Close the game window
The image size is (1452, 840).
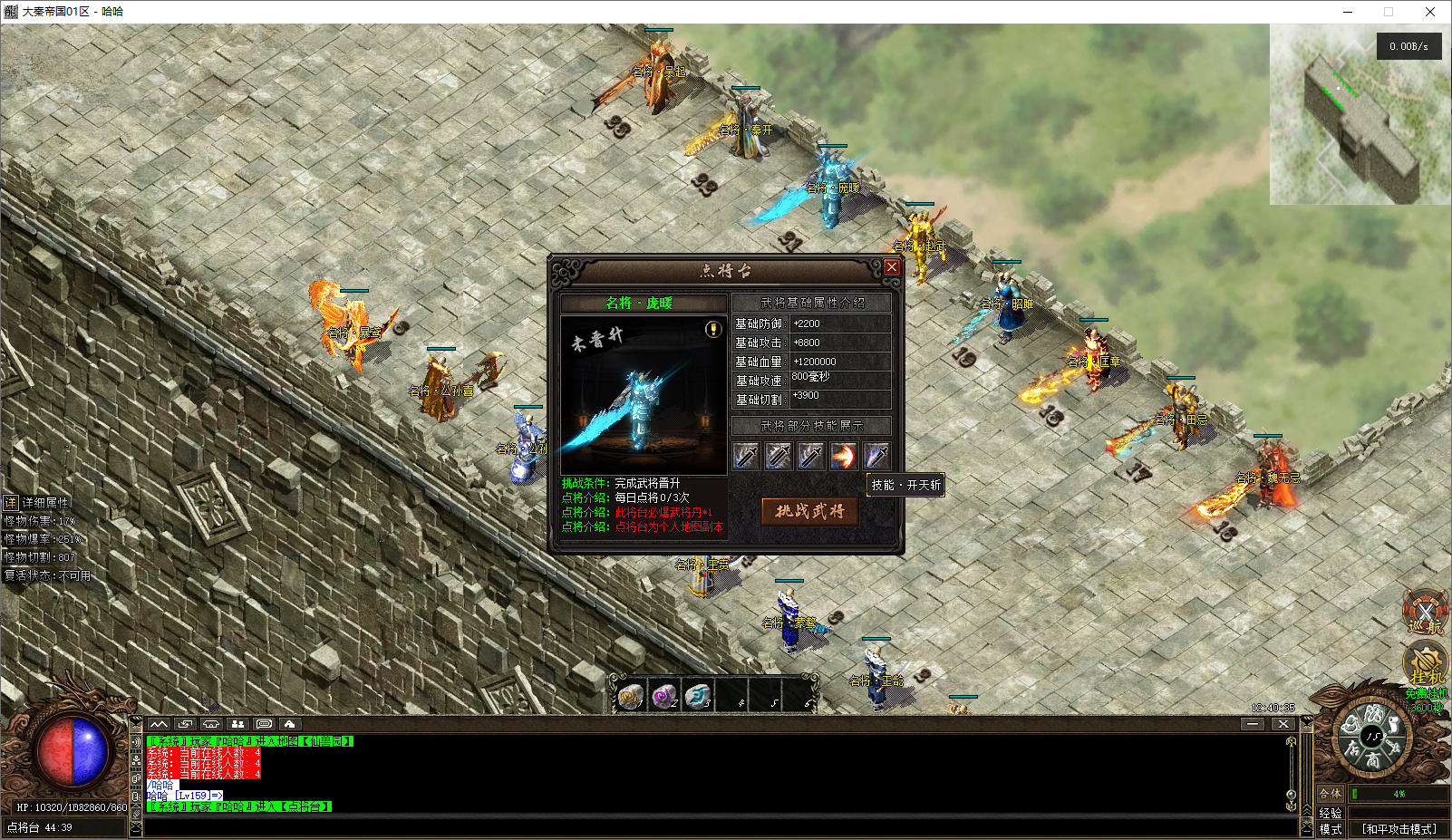point(1430,12)
